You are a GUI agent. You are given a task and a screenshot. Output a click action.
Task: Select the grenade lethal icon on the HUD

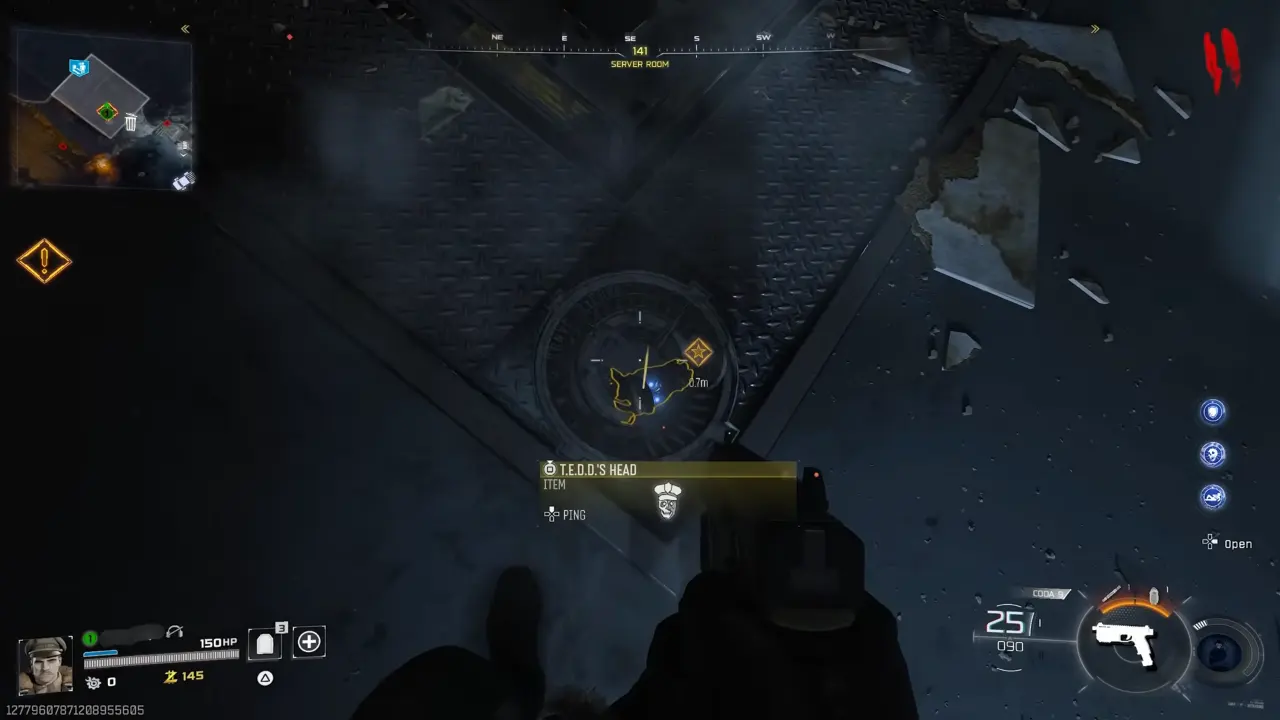[1154, 596]
